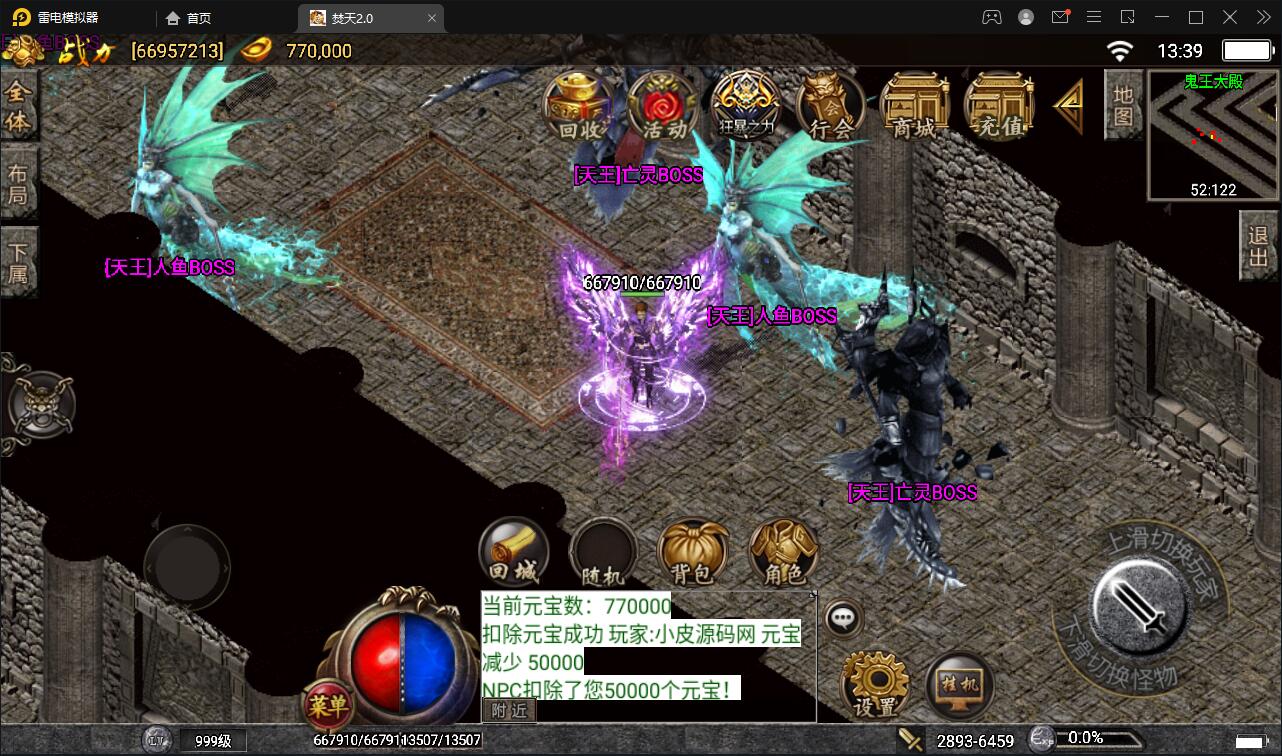
Task: Open the 菜单 menu claw button
Action: coord(326,703)
